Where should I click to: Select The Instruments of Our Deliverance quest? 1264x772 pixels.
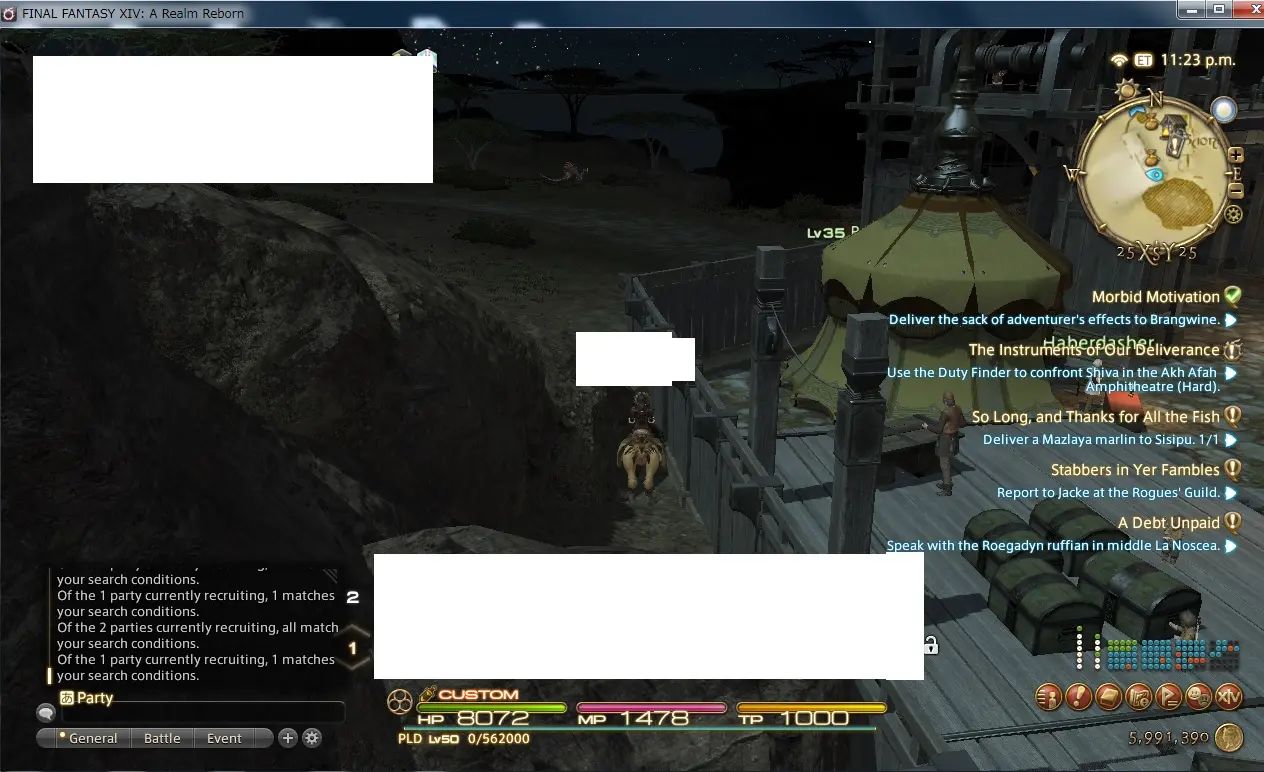pyautogui.click(x=1093, y=350)
